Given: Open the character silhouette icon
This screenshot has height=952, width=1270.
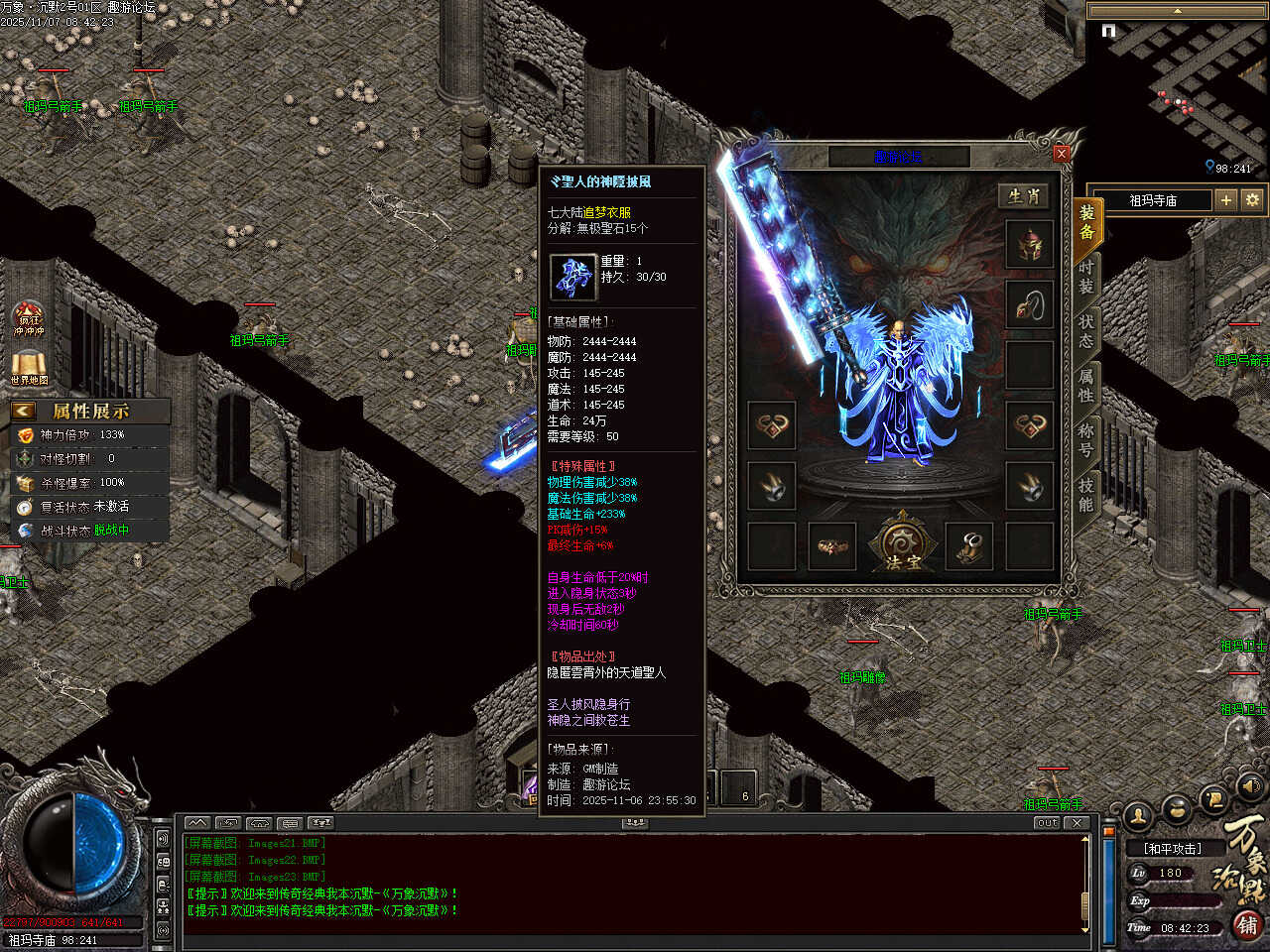Looking at the screenshot, I should tap(1139, 816).
